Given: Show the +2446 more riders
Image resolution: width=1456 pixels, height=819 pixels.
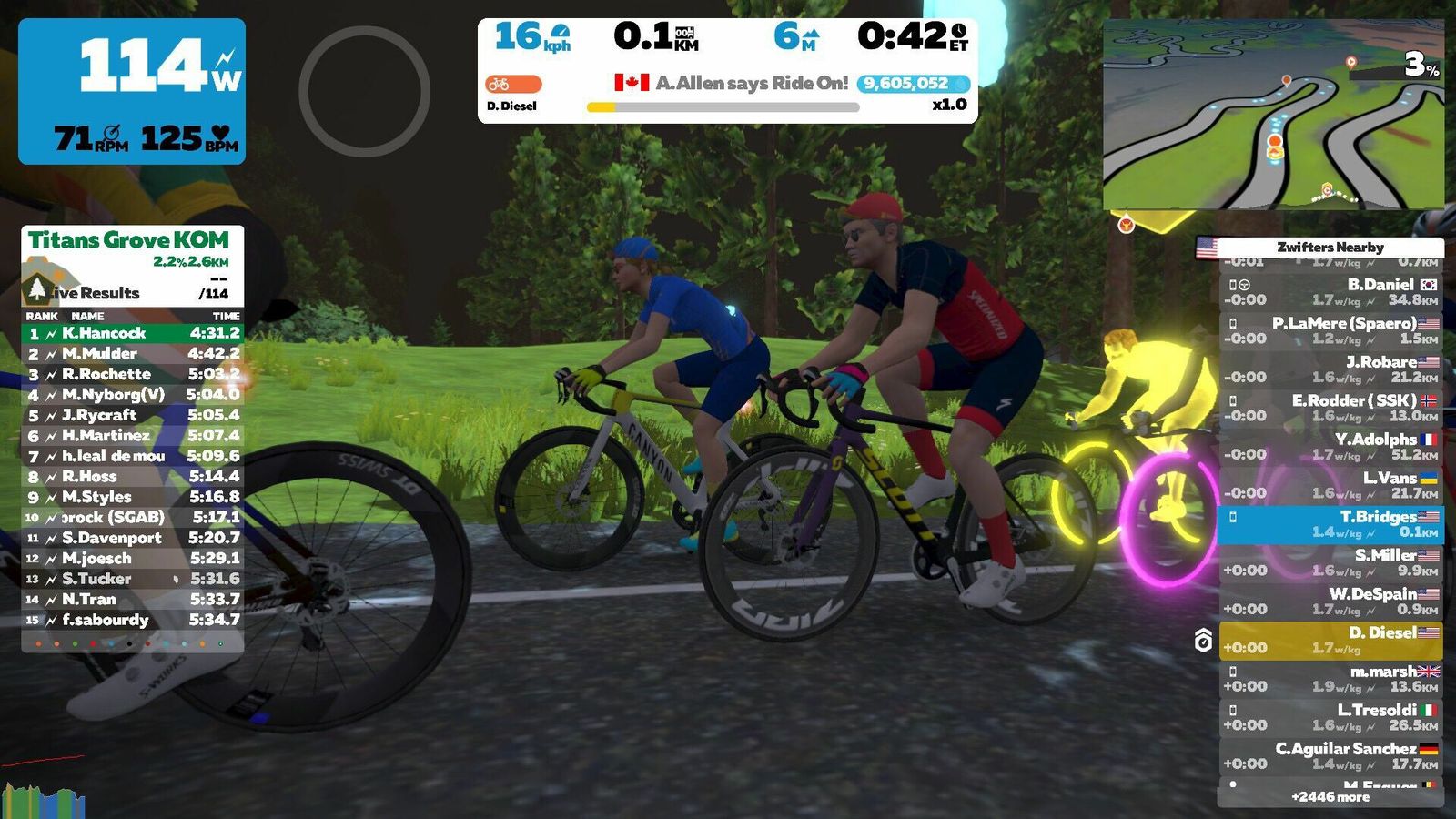Looking at the screenshot, I should (x=1330, y=797).
